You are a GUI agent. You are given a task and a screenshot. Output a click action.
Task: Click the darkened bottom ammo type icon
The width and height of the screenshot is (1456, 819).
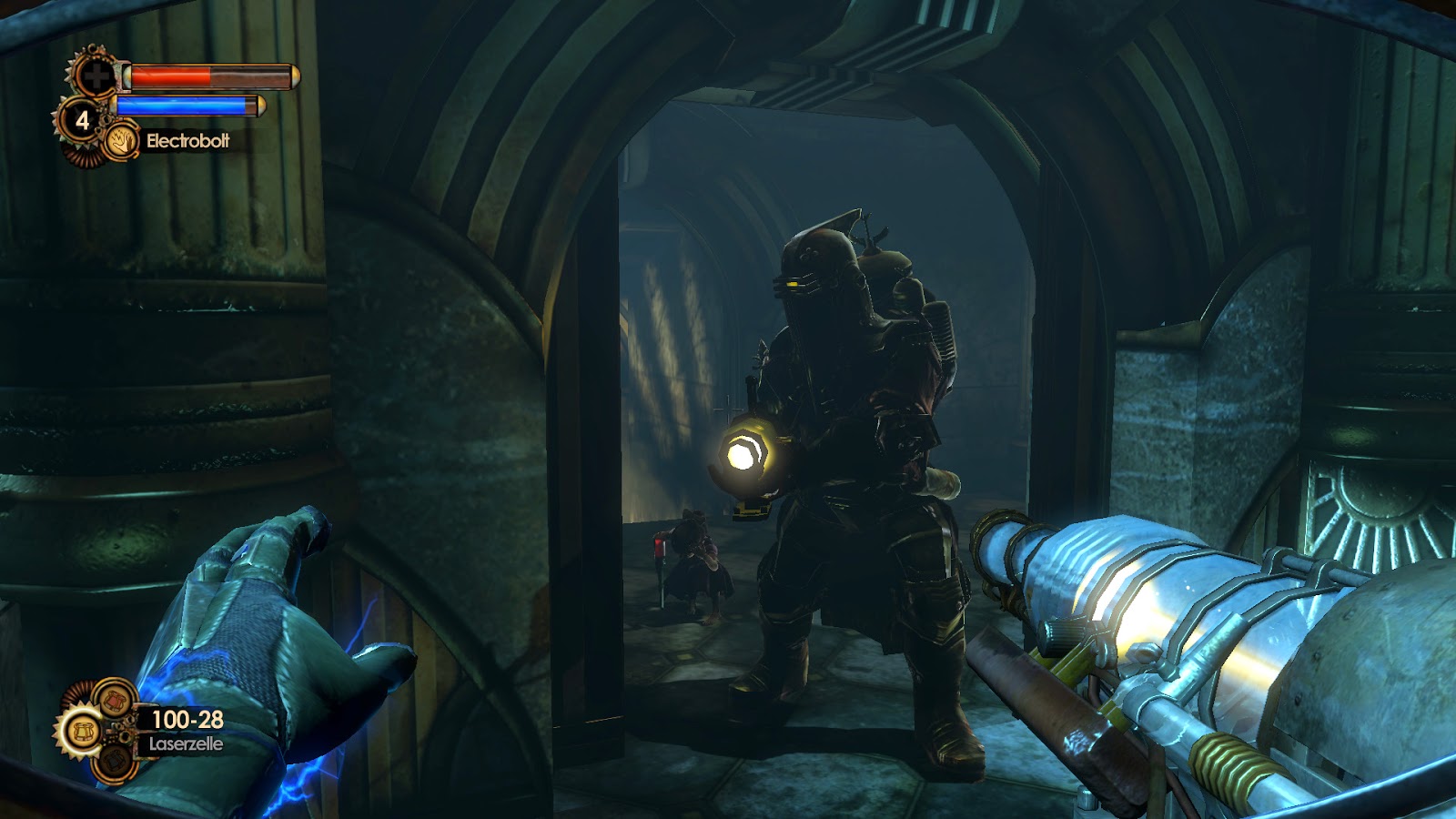(x=116, y=762)
